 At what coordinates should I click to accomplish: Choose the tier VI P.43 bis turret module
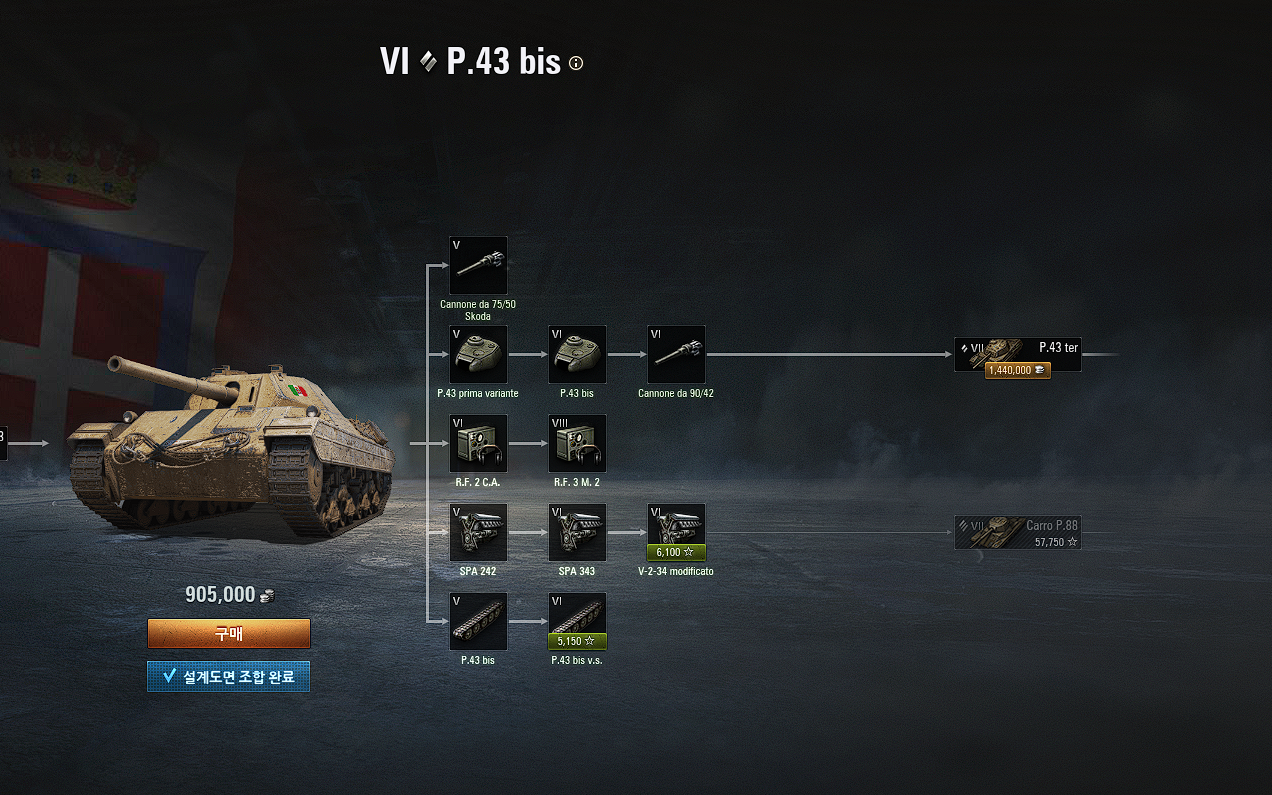577,354
